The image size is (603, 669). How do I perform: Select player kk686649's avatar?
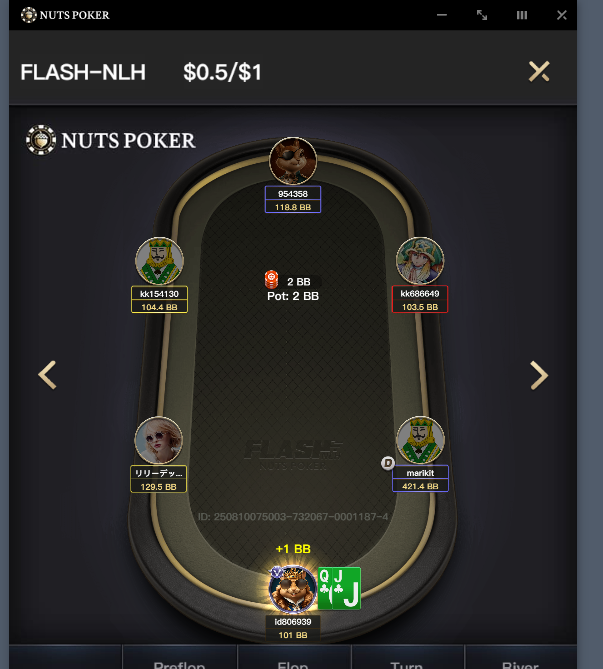coord(420,261)
